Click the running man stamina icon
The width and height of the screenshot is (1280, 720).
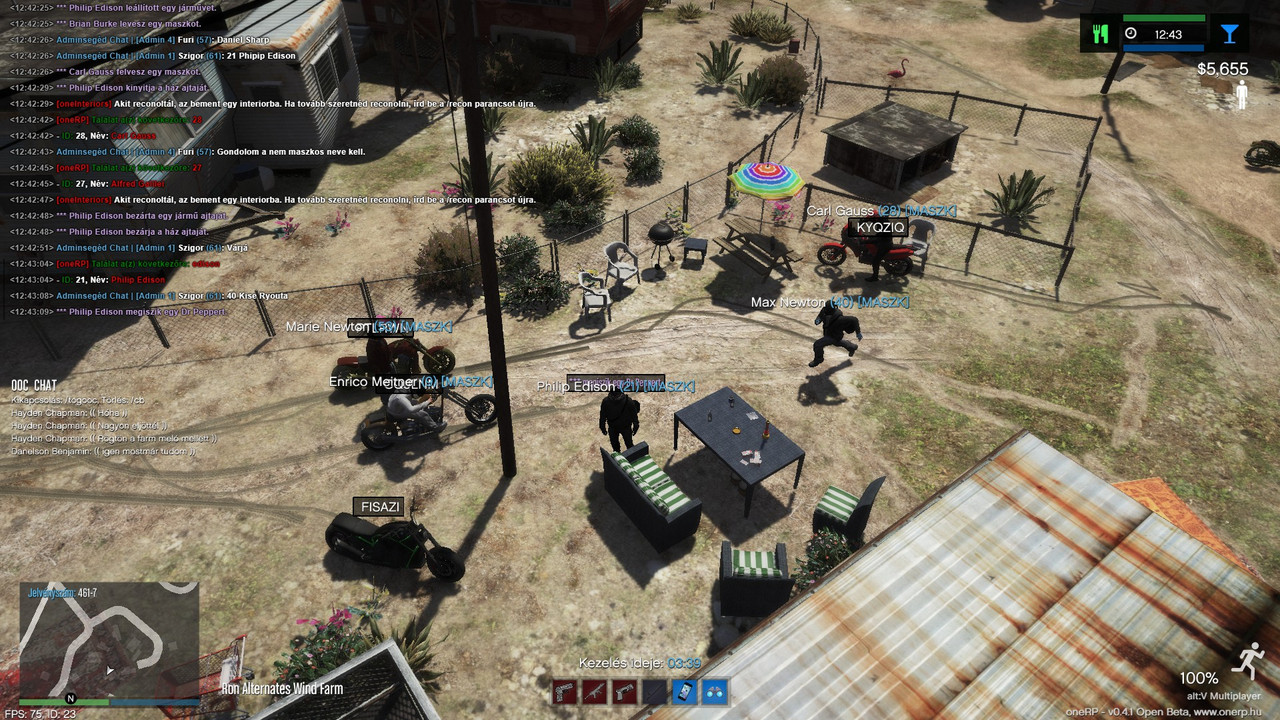pos(1246,661)
